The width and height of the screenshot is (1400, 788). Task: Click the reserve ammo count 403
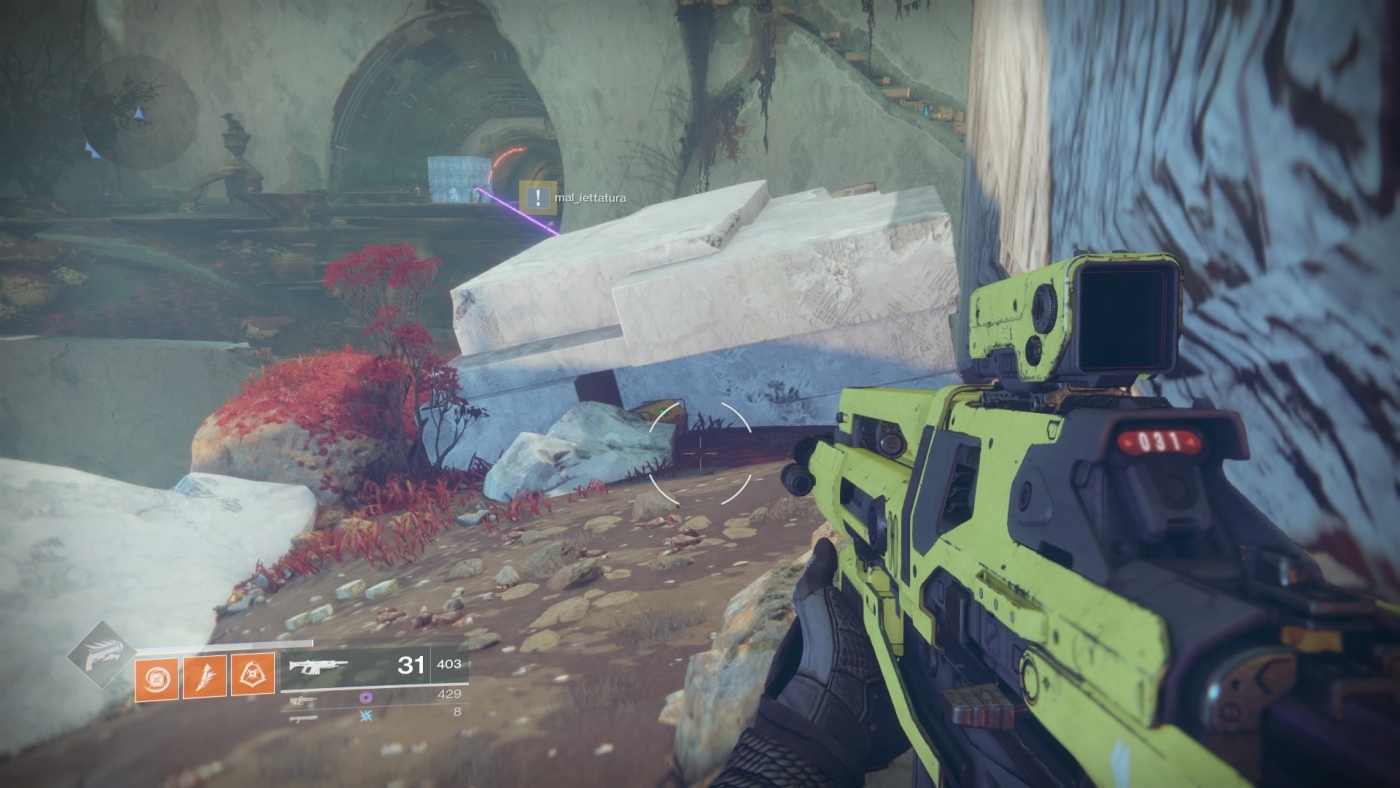450,664
